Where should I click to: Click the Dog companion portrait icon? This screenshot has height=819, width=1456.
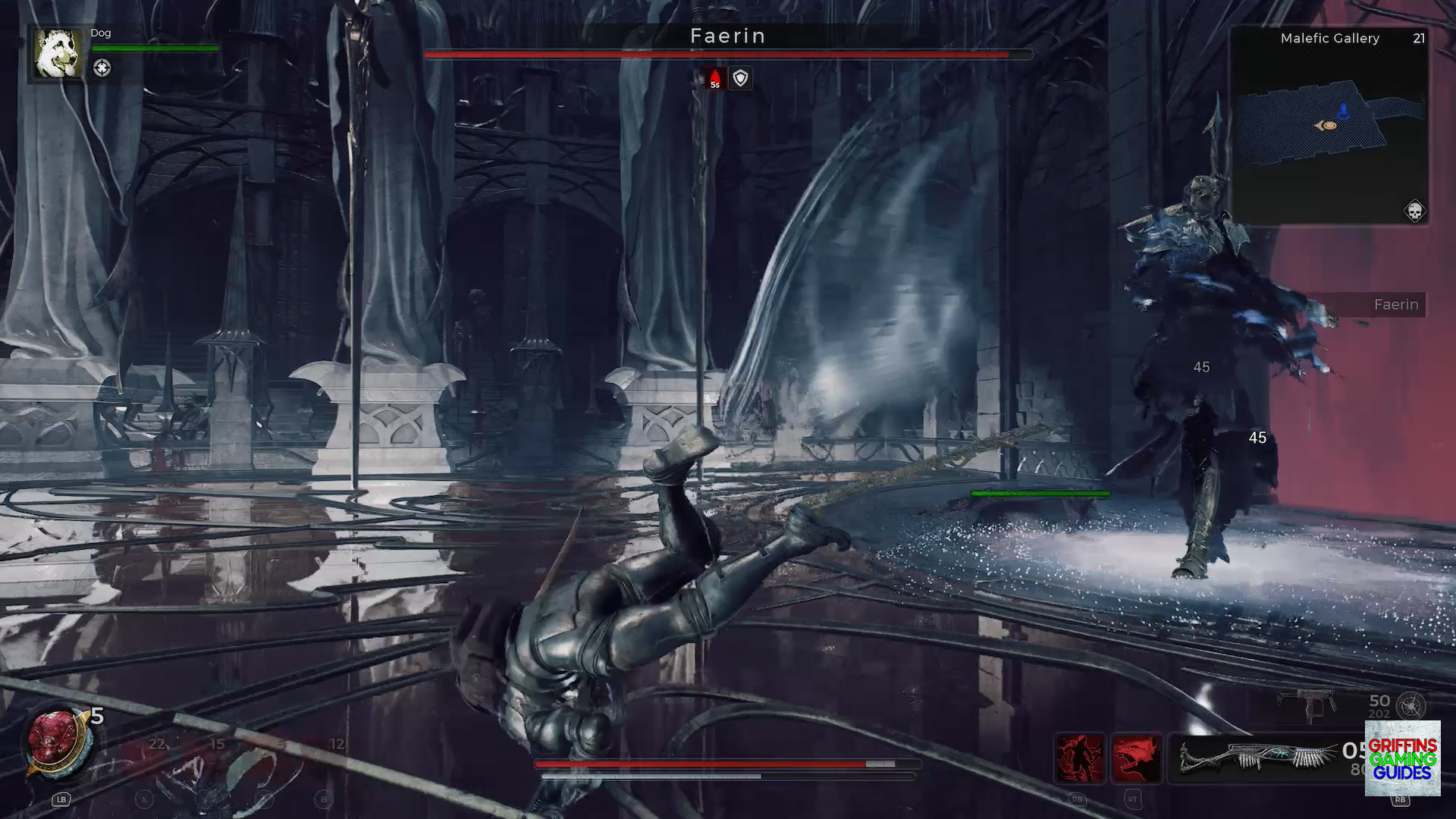point(57,55)
